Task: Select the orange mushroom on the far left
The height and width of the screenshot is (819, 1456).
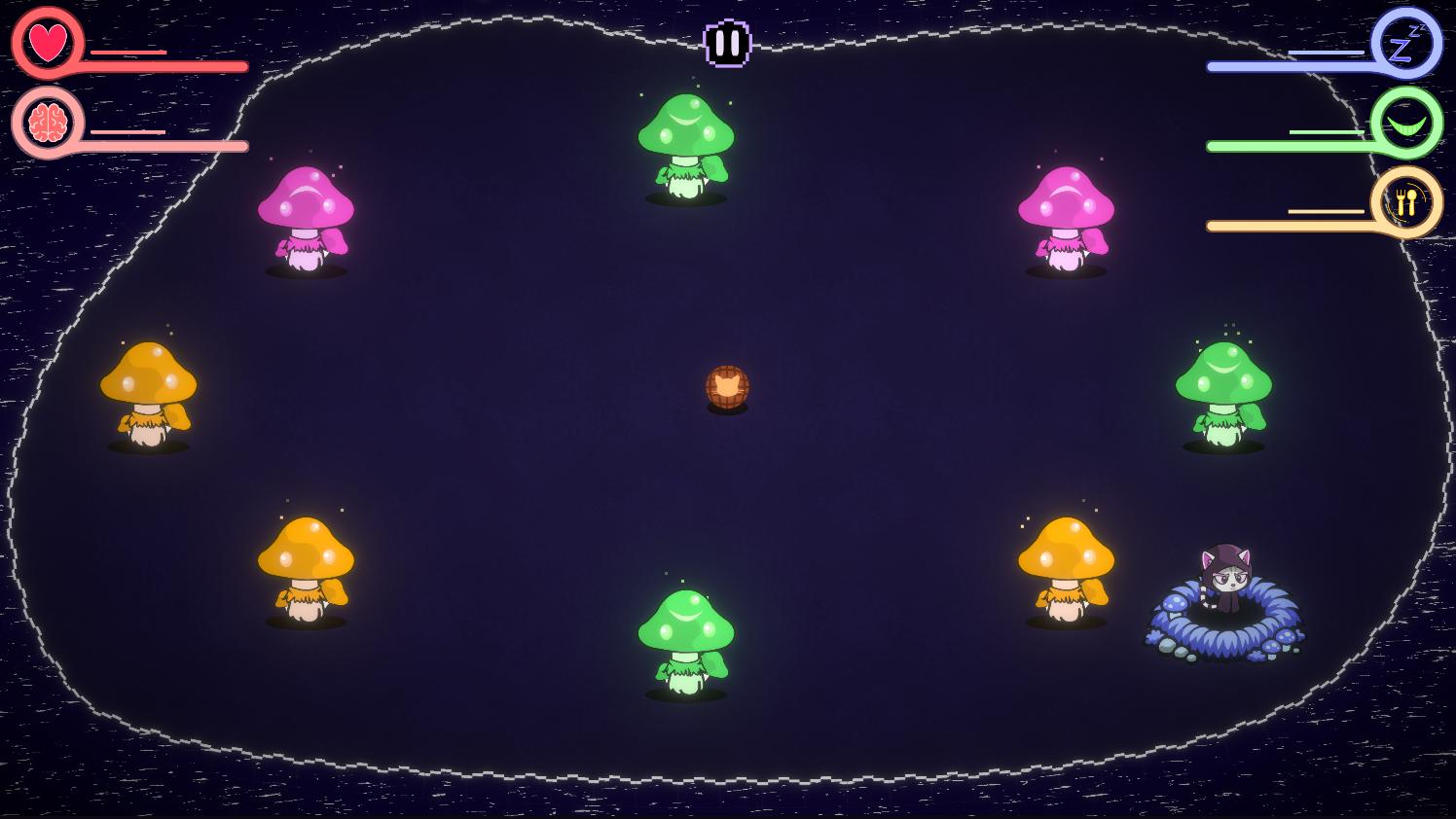Action: pos(149,389)
